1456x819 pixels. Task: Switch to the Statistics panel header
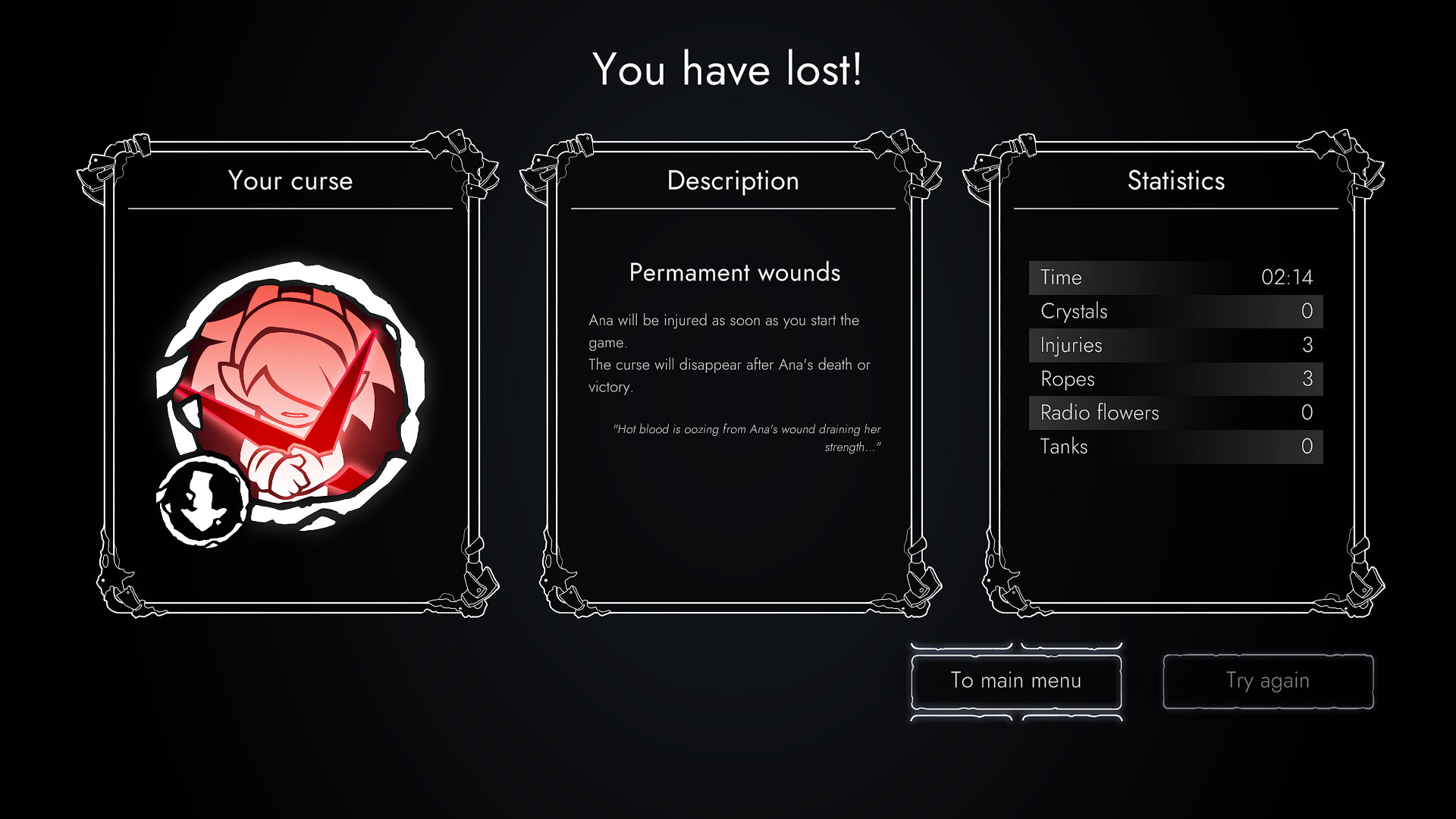(x=1175, y=181)
